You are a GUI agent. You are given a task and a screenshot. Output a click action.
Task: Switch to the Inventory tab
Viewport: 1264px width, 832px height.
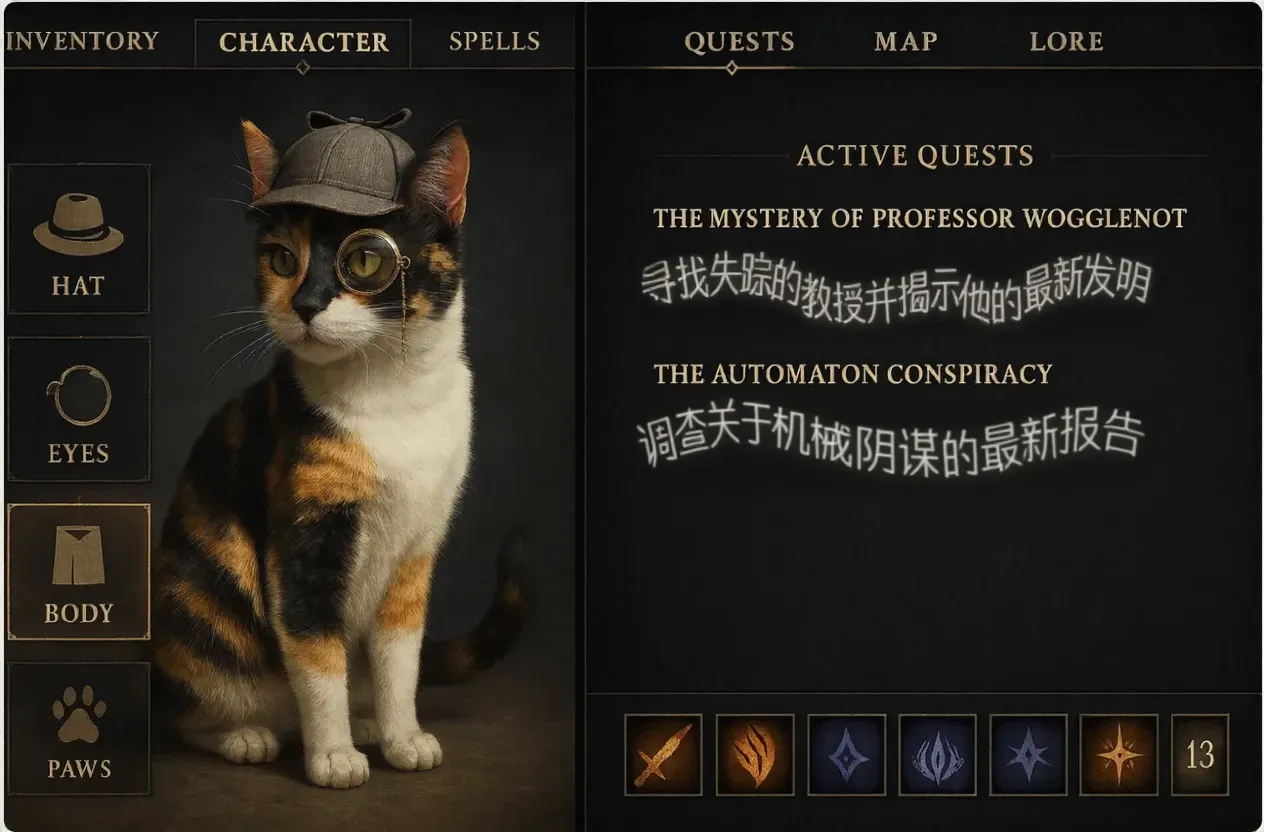(x=82, y=41)
